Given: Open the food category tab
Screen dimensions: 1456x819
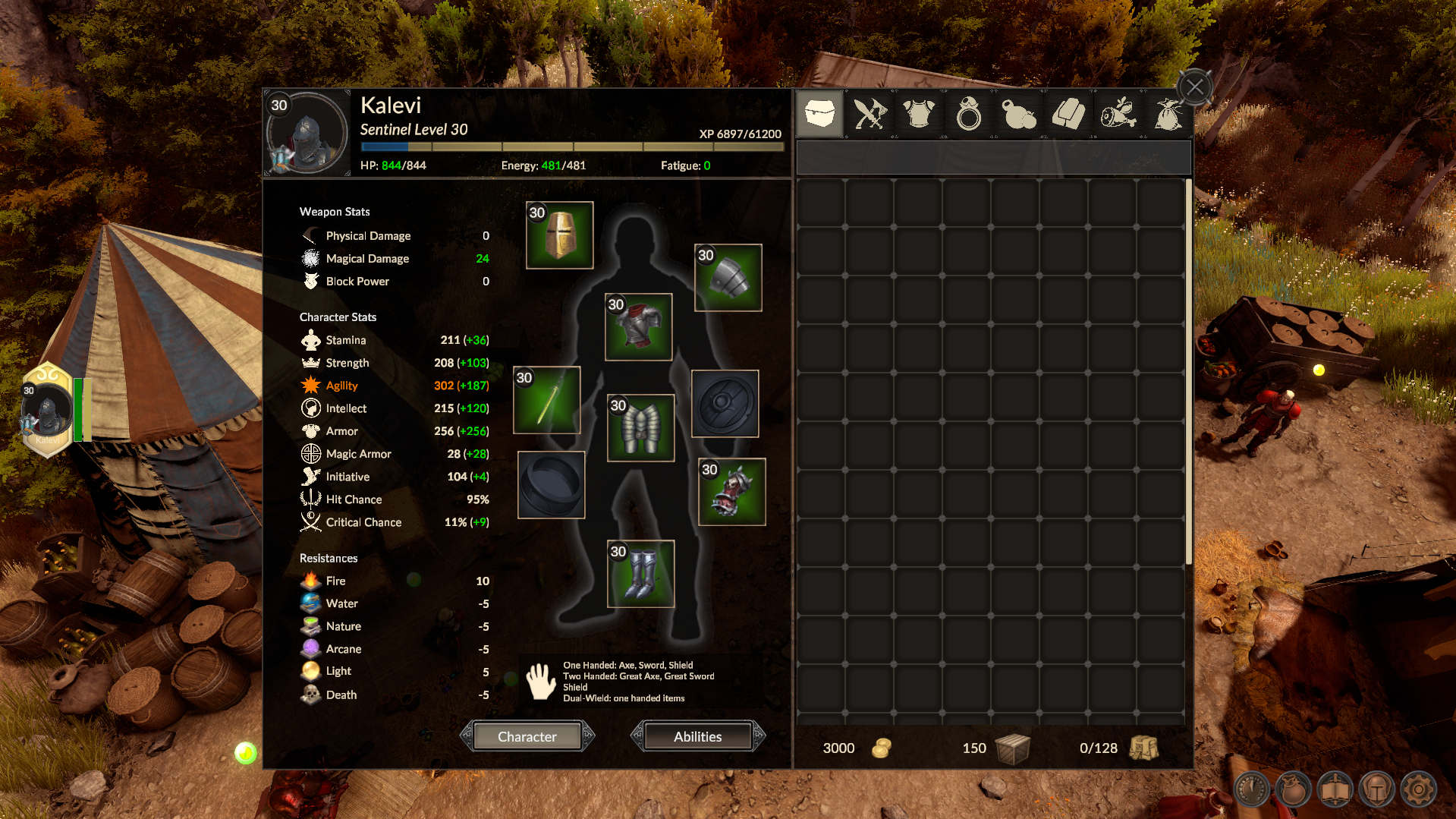Looking at the screenshot, I should pyautogui.click(x=1118, y=114).
